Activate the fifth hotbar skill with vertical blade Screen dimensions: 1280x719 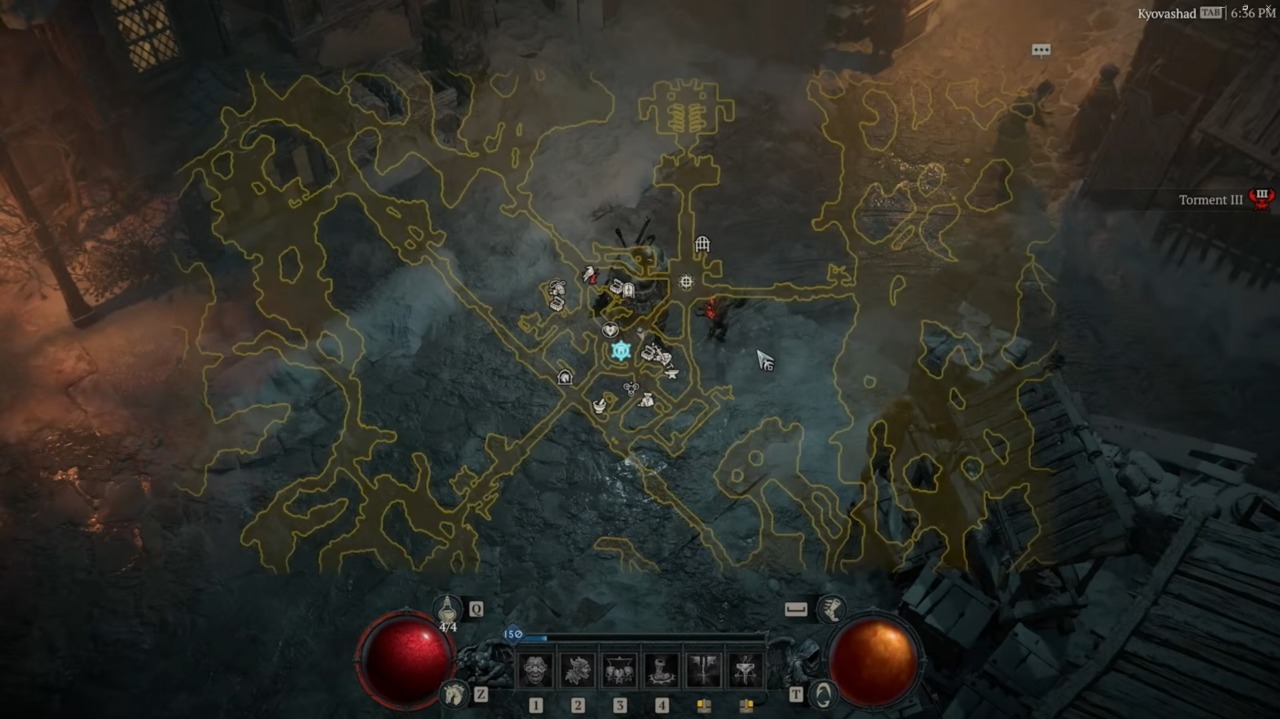point(704,669)
